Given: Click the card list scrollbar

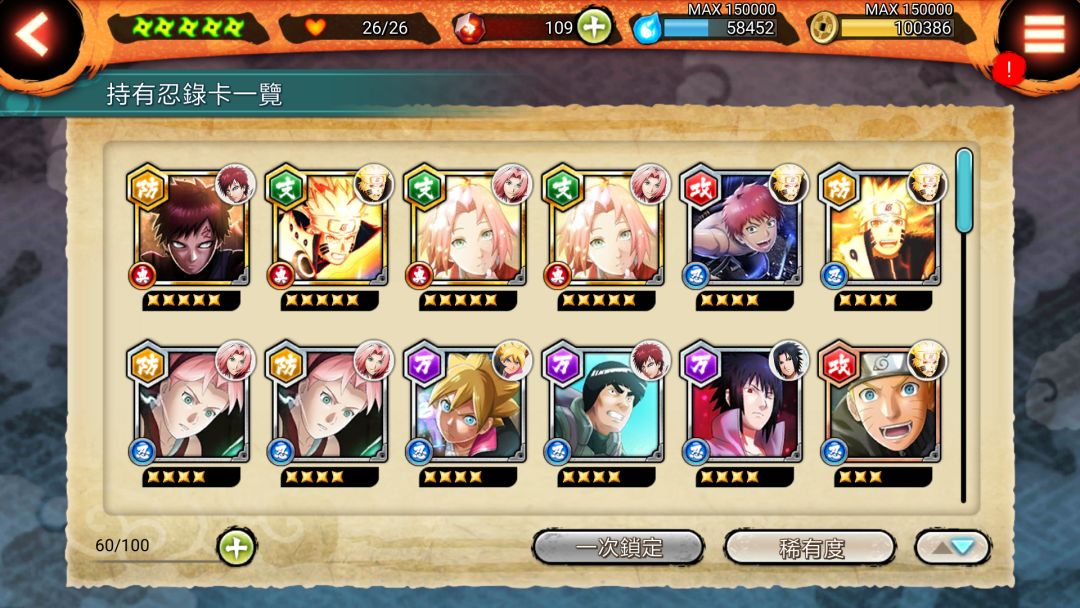Looking at the screenshot, I should click(964, 190).
